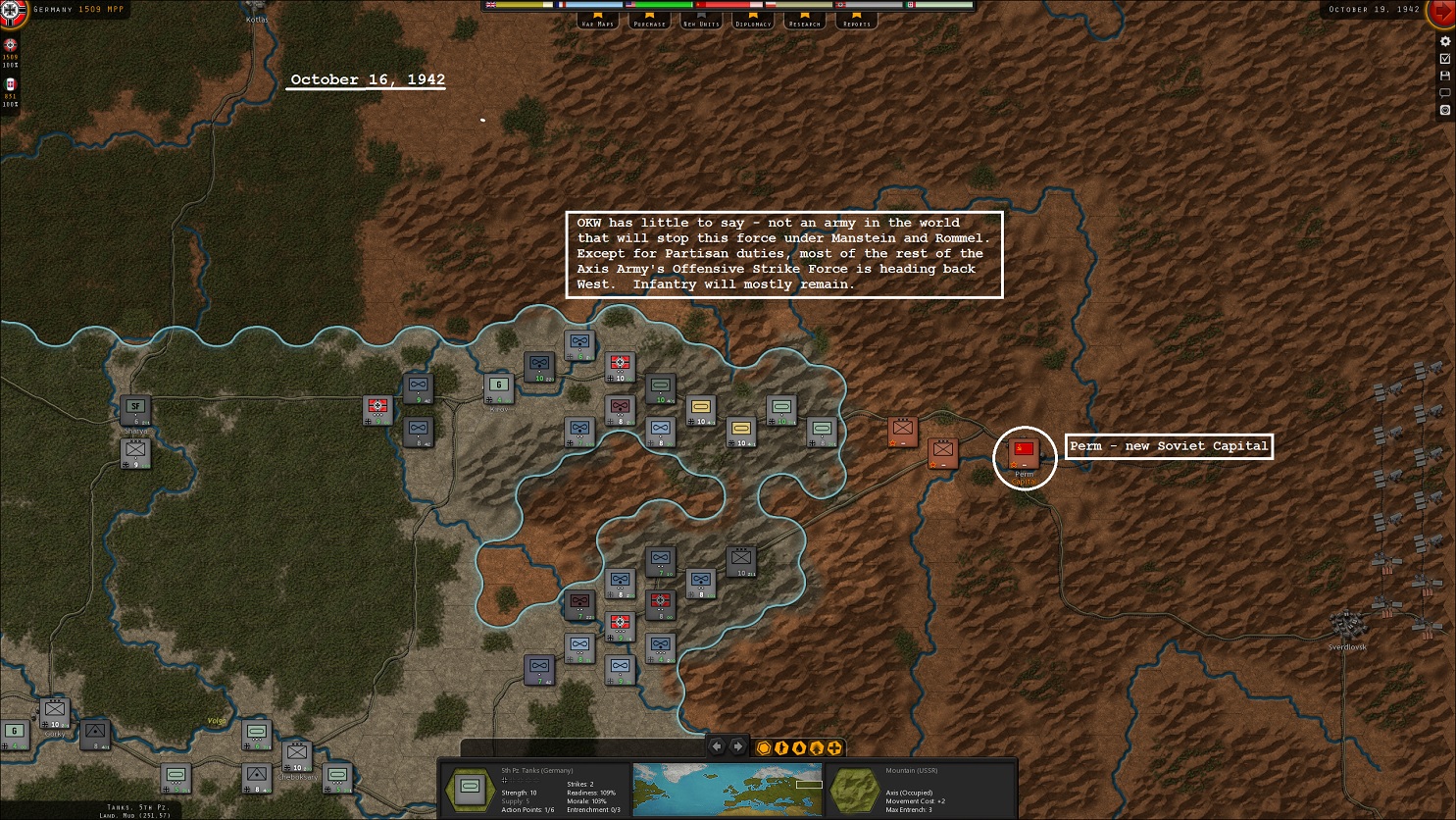The image size is (1456, 820).
Task: Click the world minimap
Action: (x=728, y=790)
